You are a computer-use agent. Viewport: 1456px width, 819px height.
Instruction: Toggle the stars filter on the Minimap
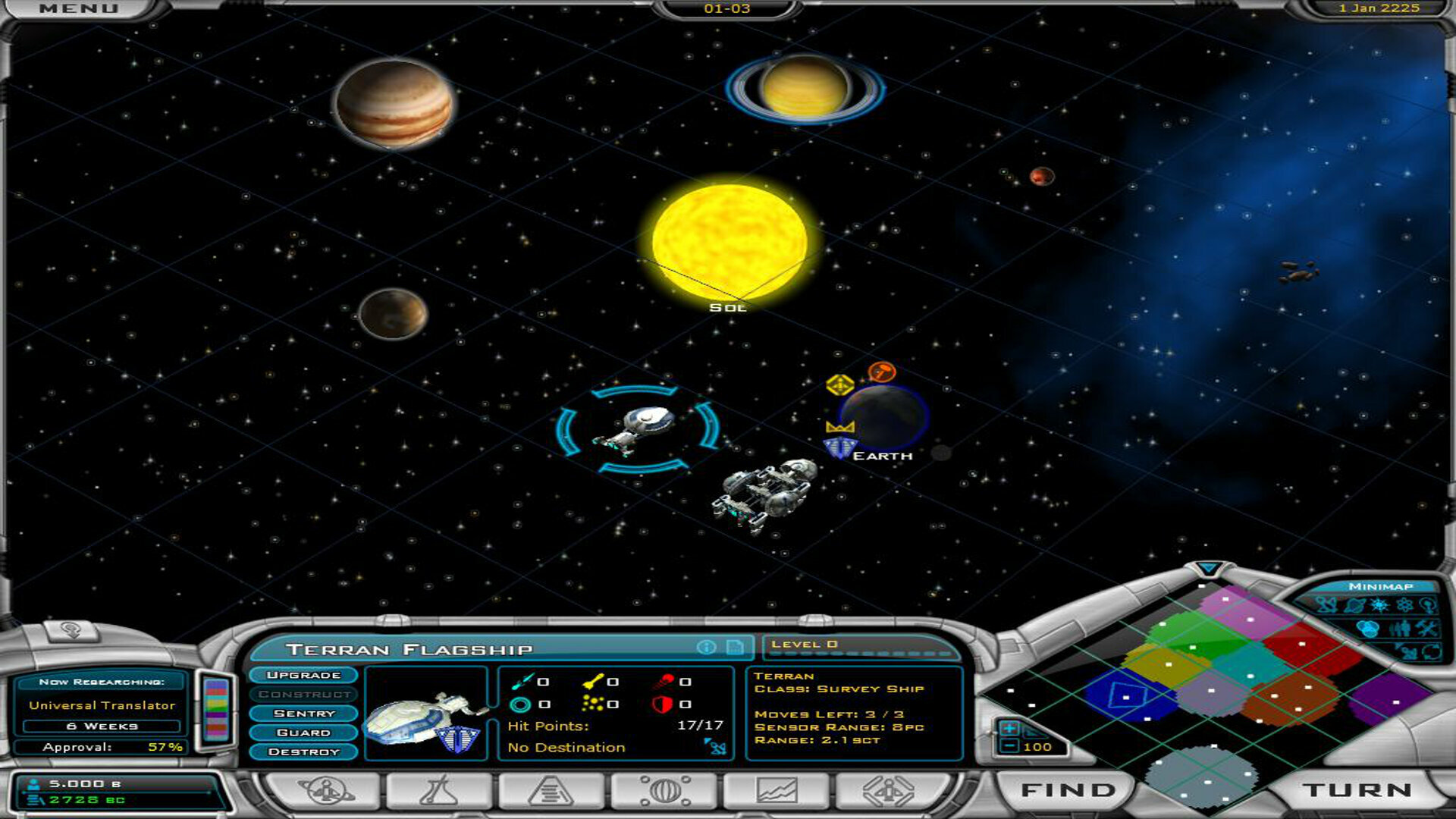click(x=1379, y=605)
